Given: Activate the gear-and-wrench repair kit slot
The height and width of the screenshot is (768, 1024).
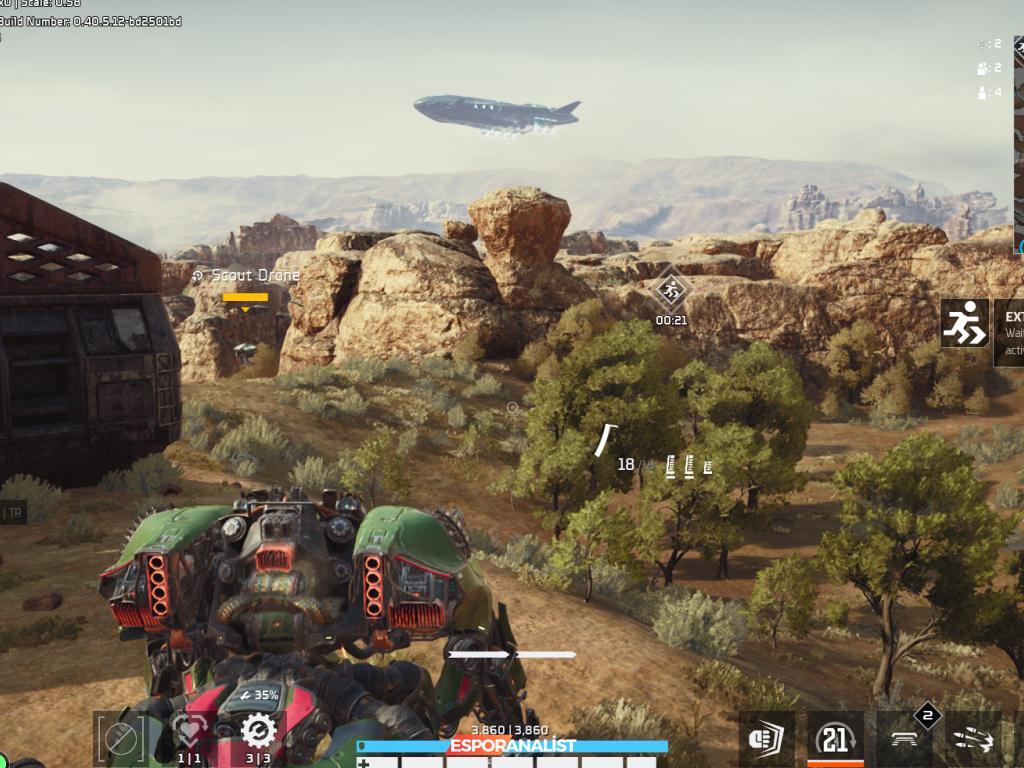Looking at the screenshot, I should click(x=258, y=733).
